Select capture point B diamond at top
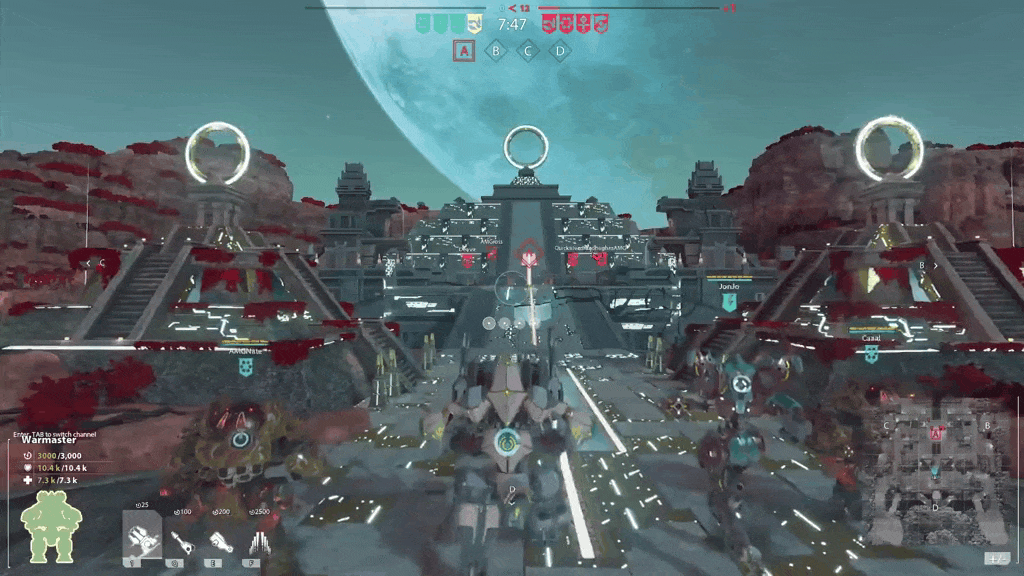Viewport: 1024px width, 576px height. (495, 50)
